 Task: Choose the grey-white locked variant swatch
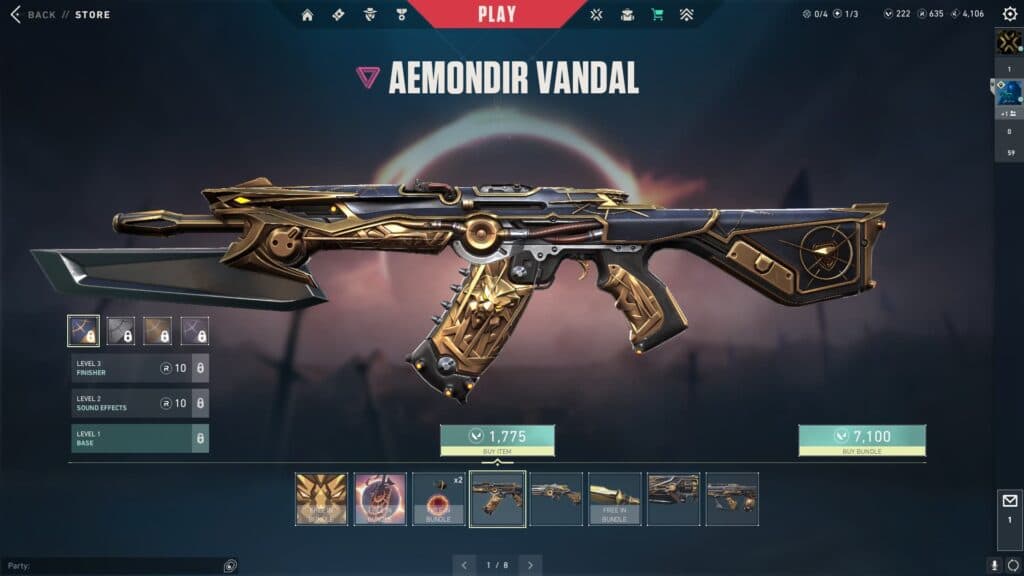(x=121, y=330)
